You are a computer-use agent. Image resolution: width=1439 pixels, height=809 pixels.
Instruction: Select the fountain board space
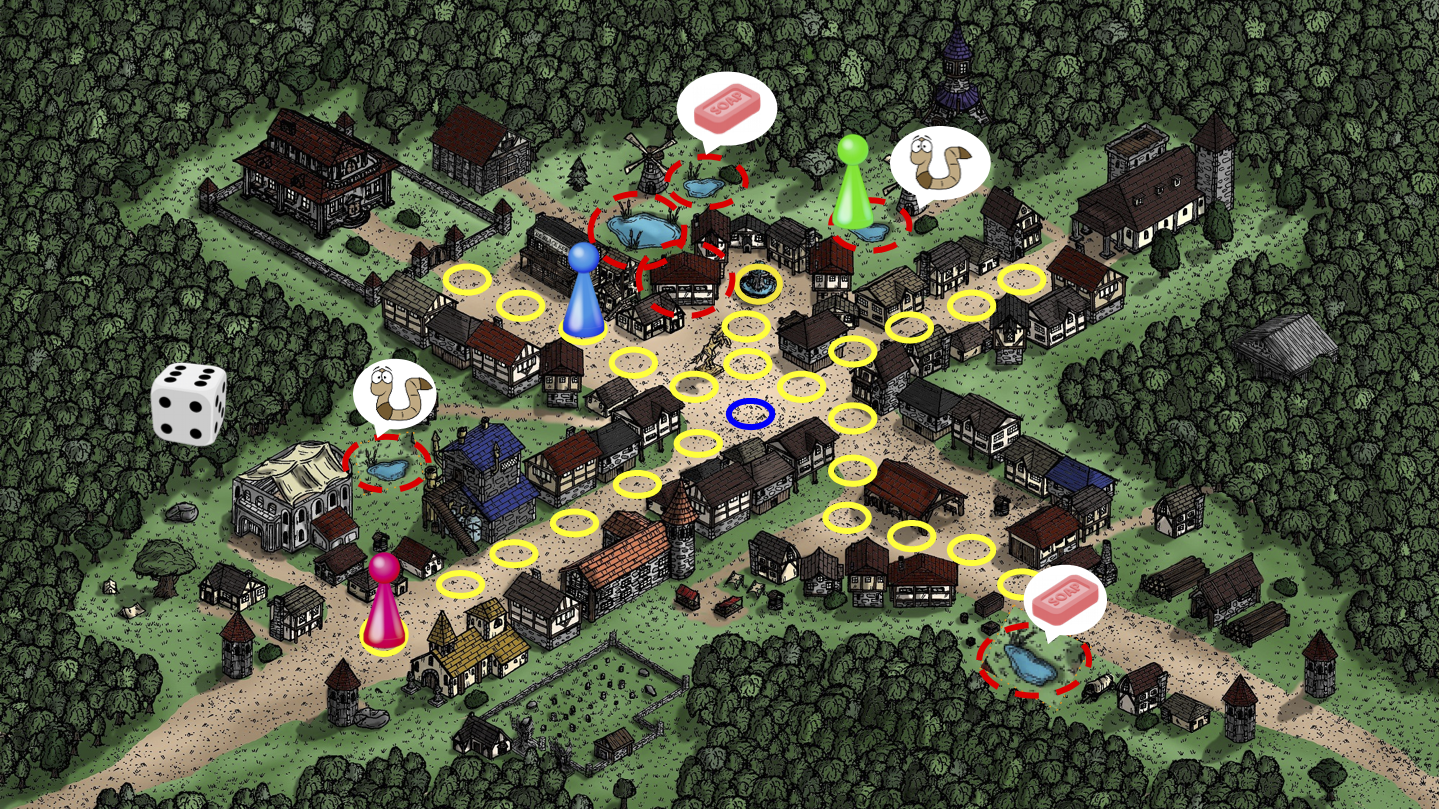tap(759, 284)
